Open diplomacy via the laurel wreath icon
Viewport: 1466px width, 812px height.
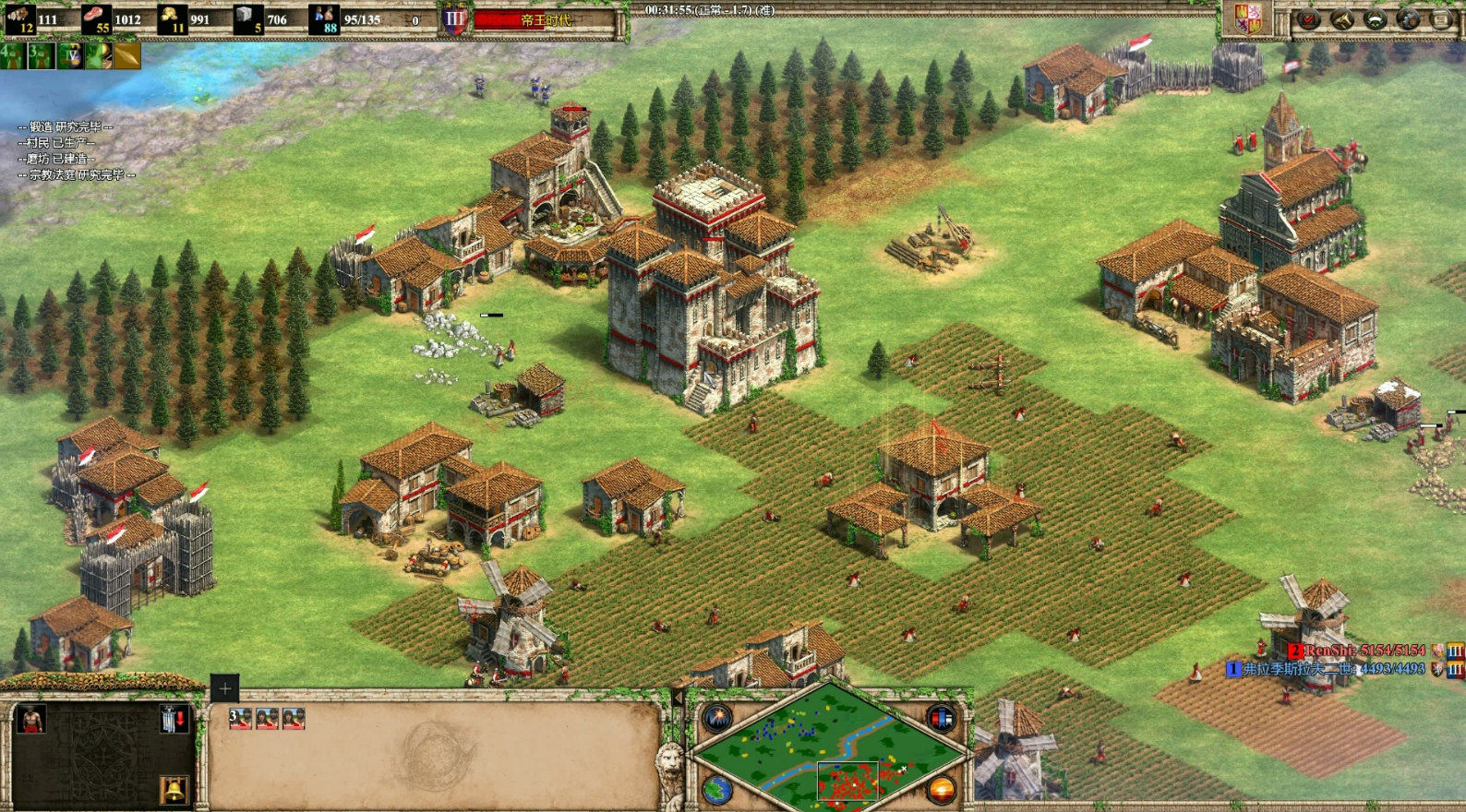[x=1375, y=19]
